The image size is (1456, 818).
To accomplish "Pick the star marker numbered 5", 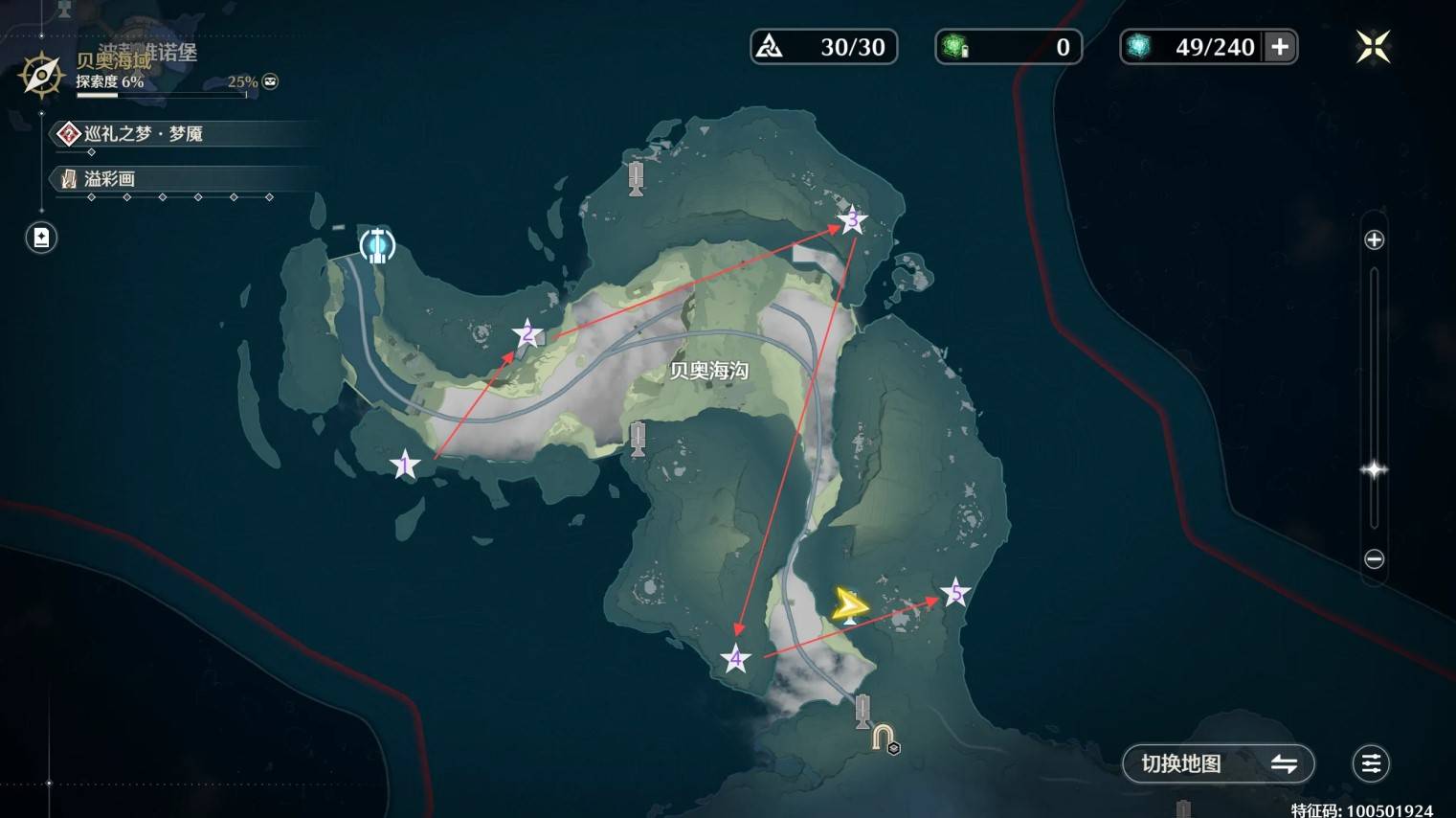I will 954,593.
